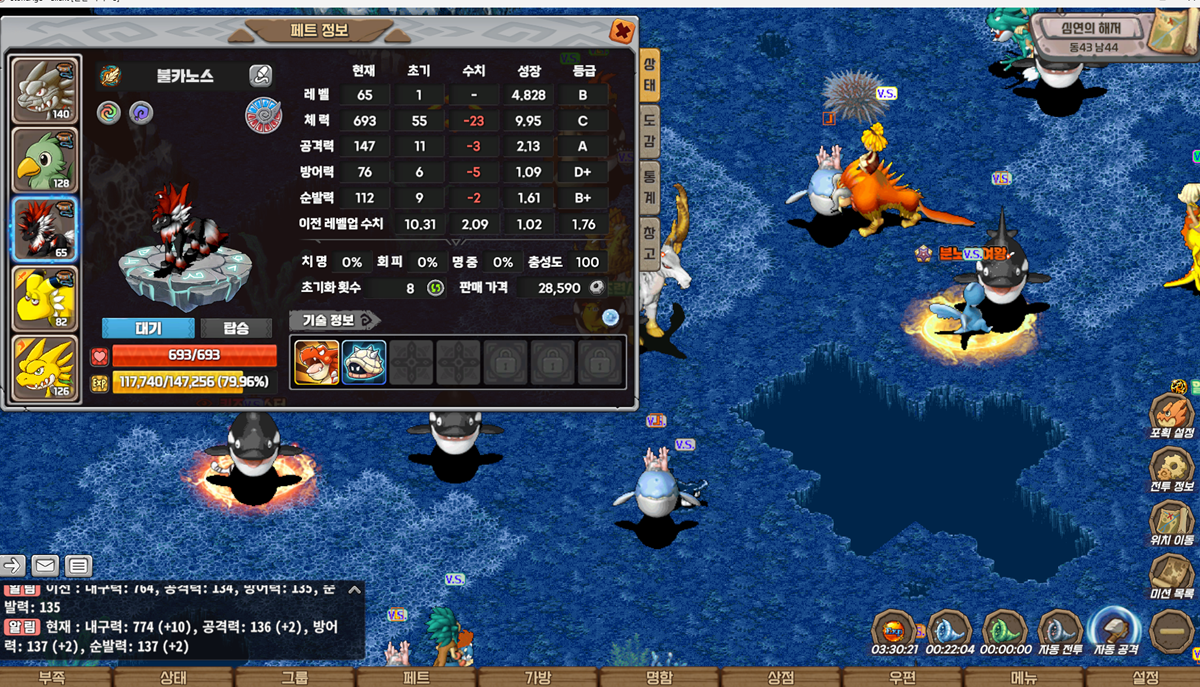
Task: Select the red dinosaur skill icon
Action: [316, 363]
